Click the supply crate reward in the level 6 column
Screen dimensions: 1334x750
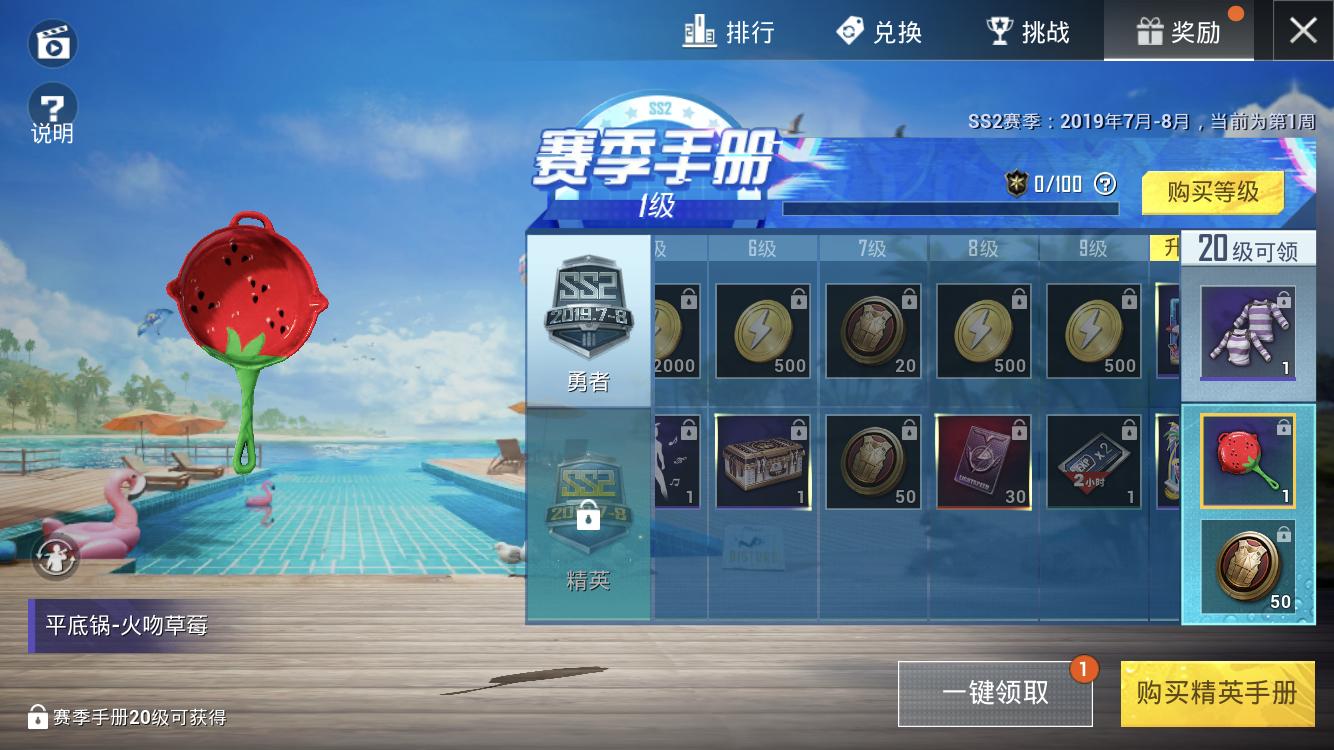[x=763, y=462]
